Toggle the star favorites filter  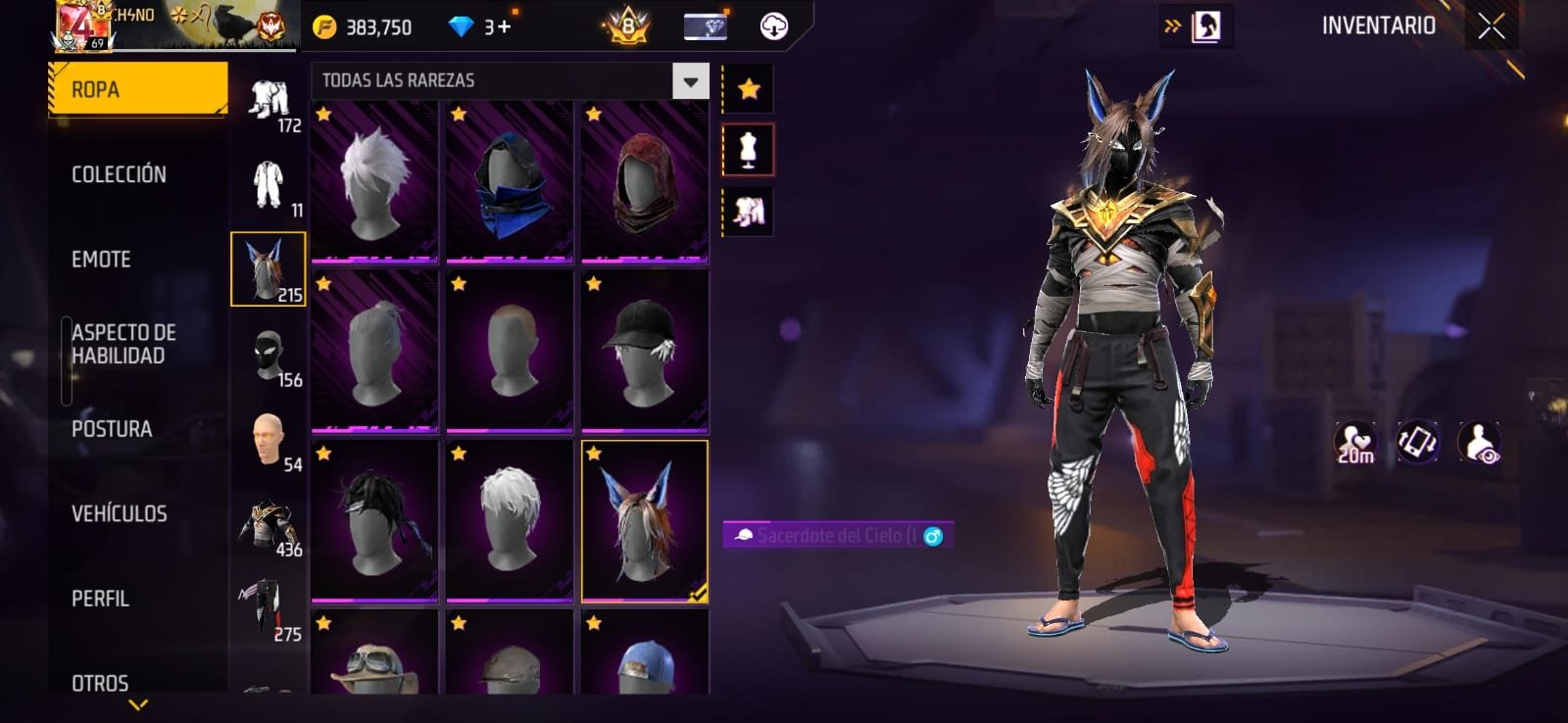pos(749,90)
